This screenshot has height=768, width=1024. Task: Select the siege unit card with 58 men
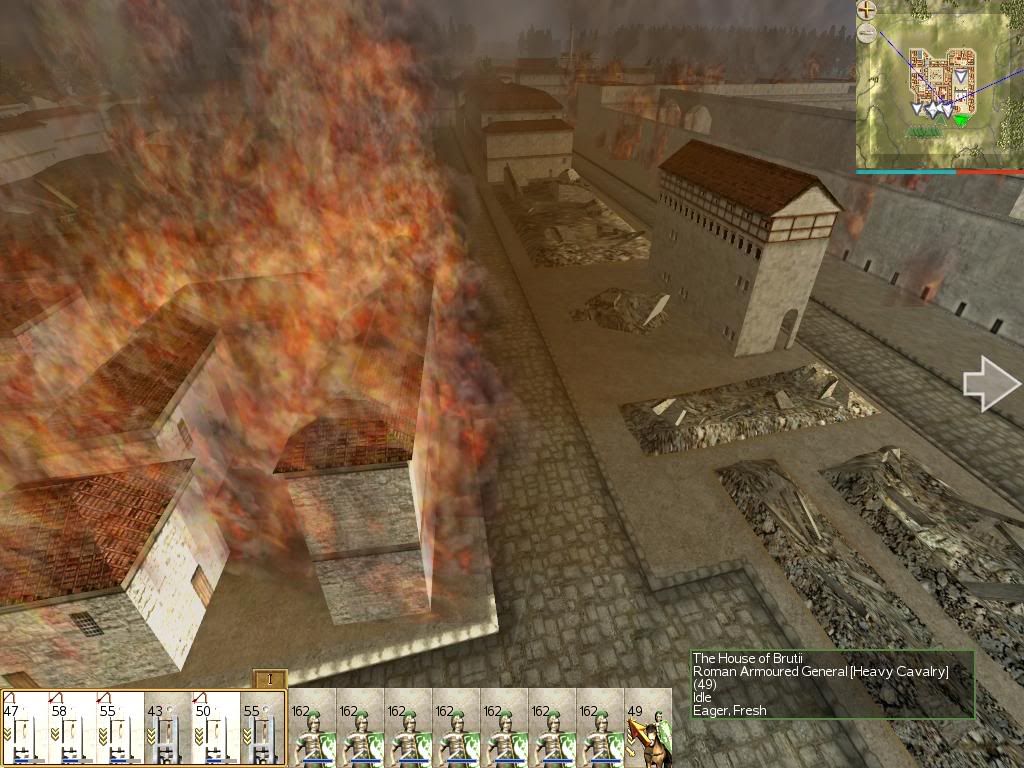point(72,728)
